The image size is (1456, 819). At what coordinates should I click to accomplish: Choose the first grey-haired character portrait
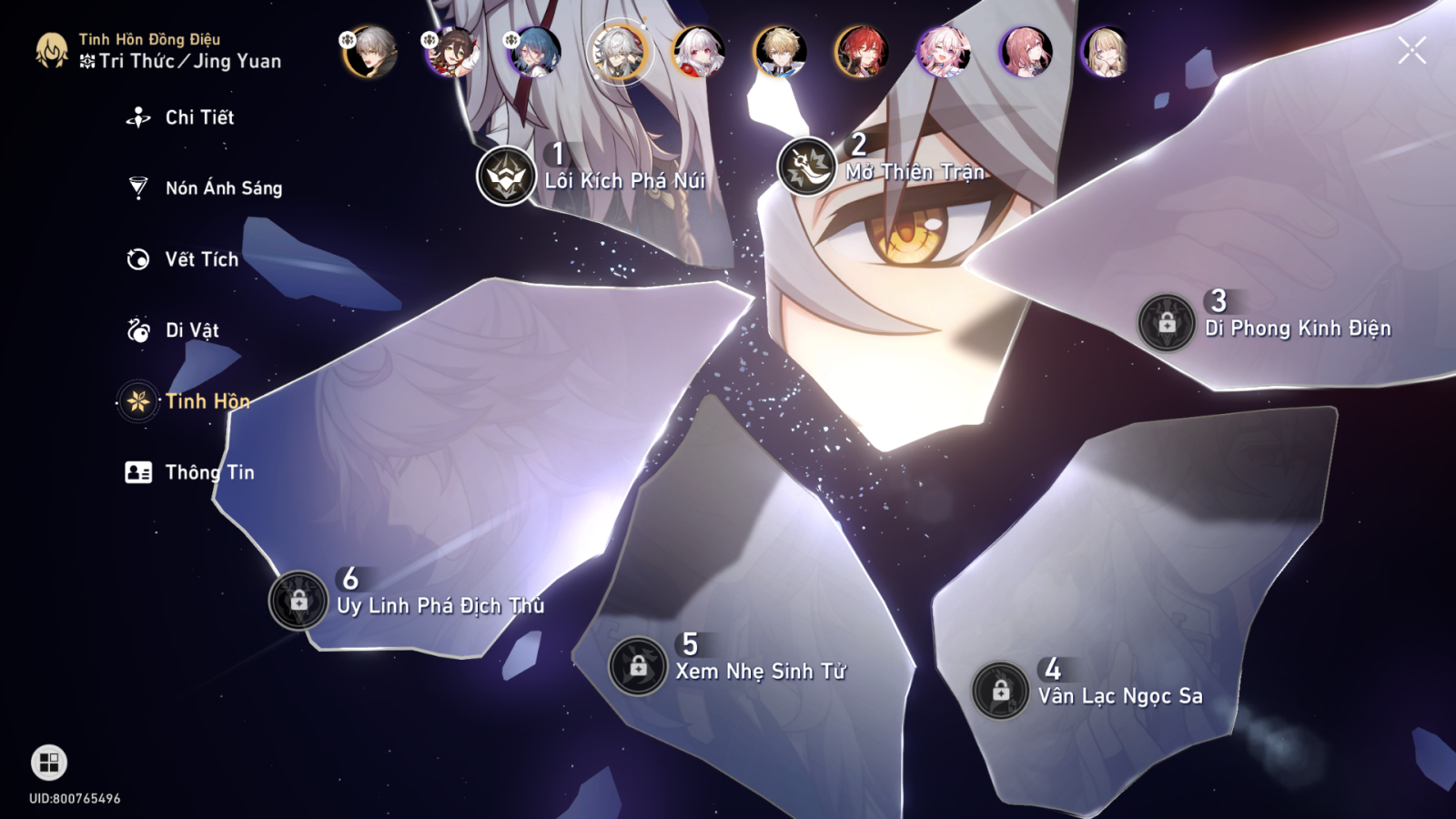(x=371, y=52)
